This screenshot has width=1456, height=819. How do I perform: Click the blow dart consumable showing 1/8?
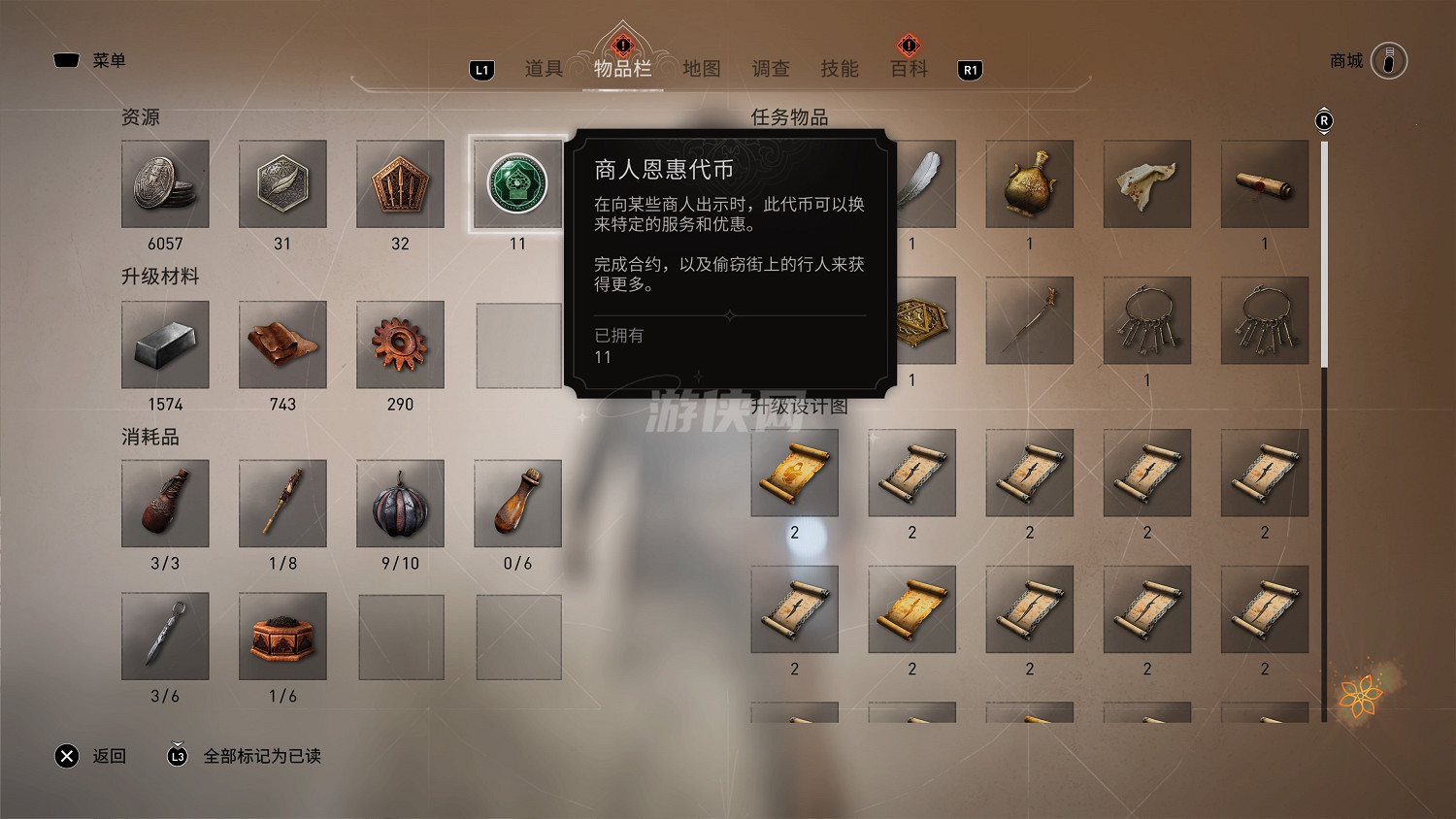(x=282, y=504)
